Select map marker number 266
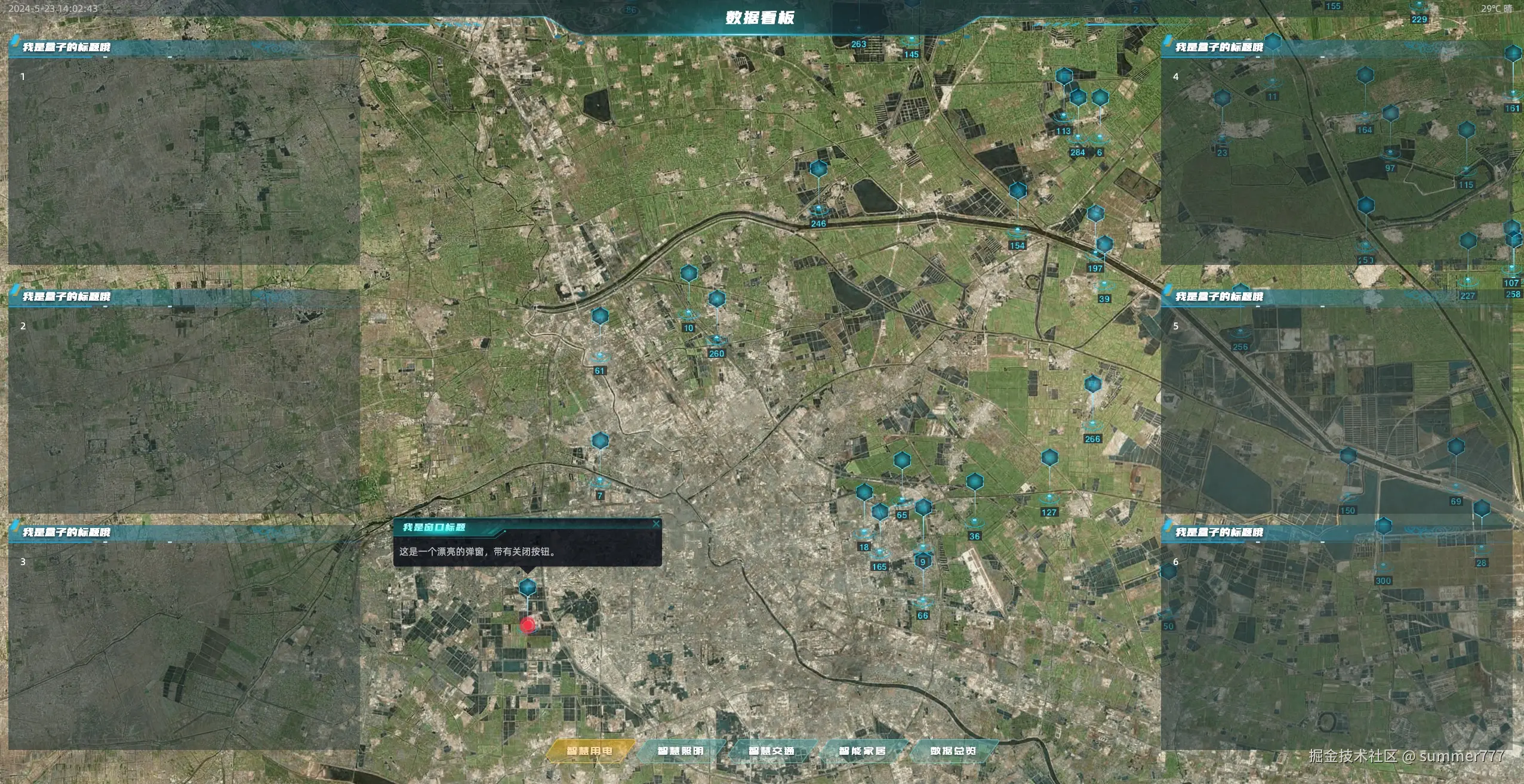Viewport: 1524px width, 784px height. (x=1092, y=384)
